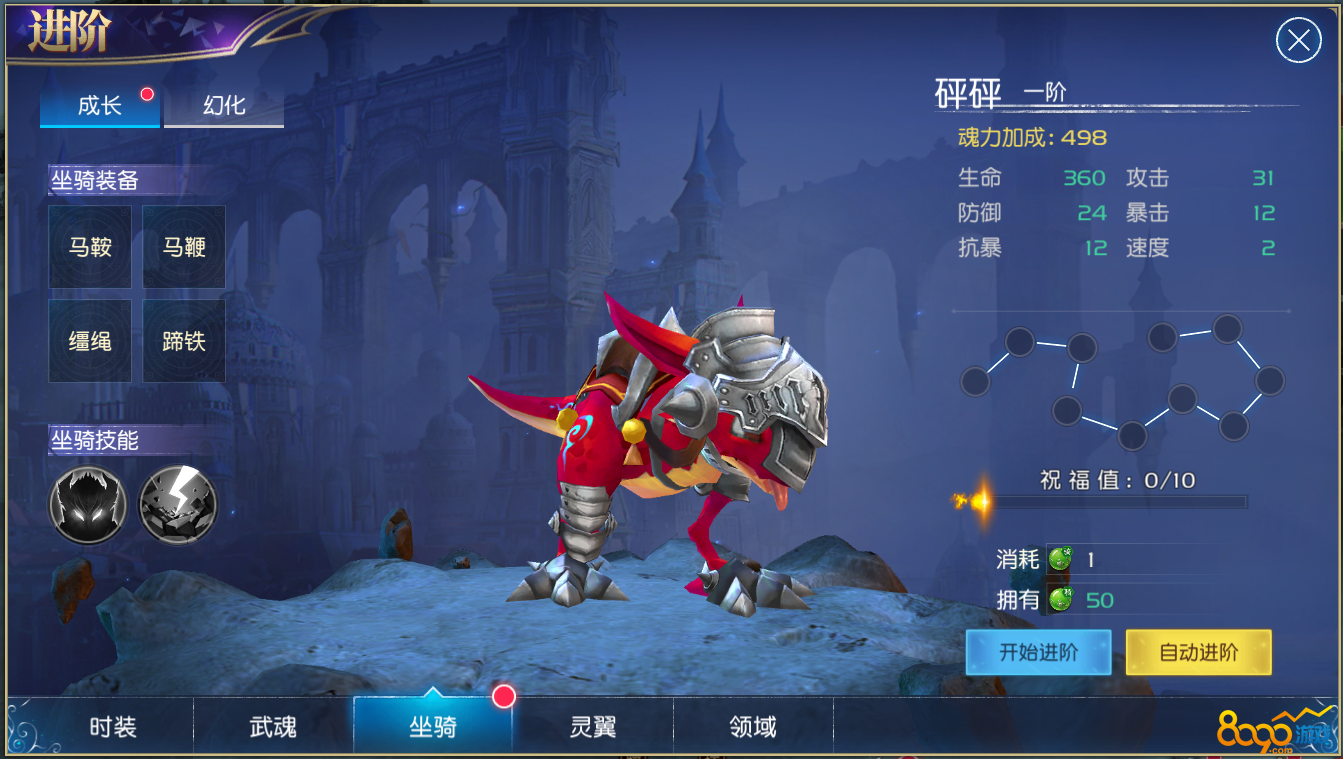The width and height of the screenshot is (1343, 759).
Task: Show the 领域 bottom tab
Action: (x=753, y=727)
